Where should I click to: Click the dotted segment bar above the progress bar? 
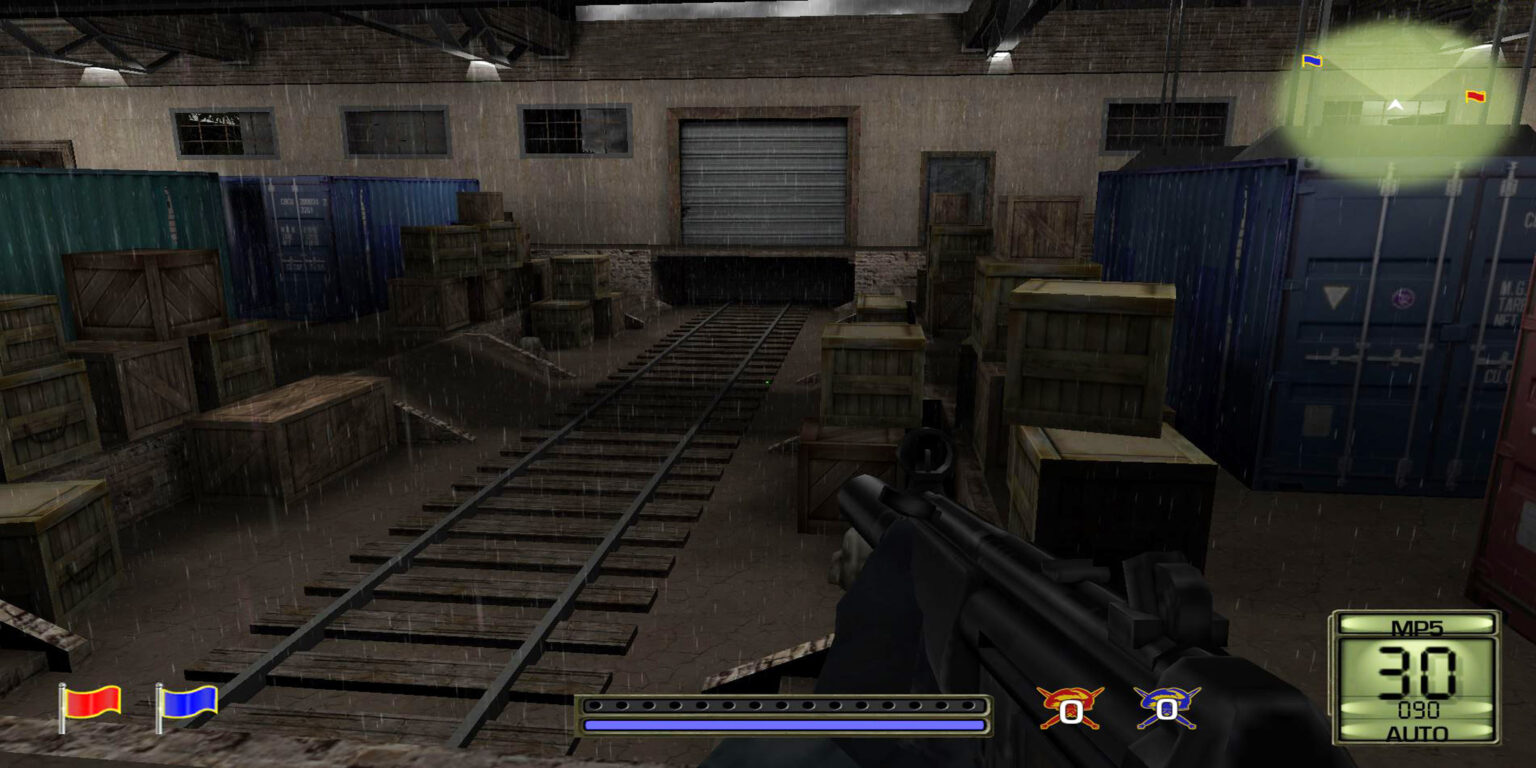click(785, 703)
